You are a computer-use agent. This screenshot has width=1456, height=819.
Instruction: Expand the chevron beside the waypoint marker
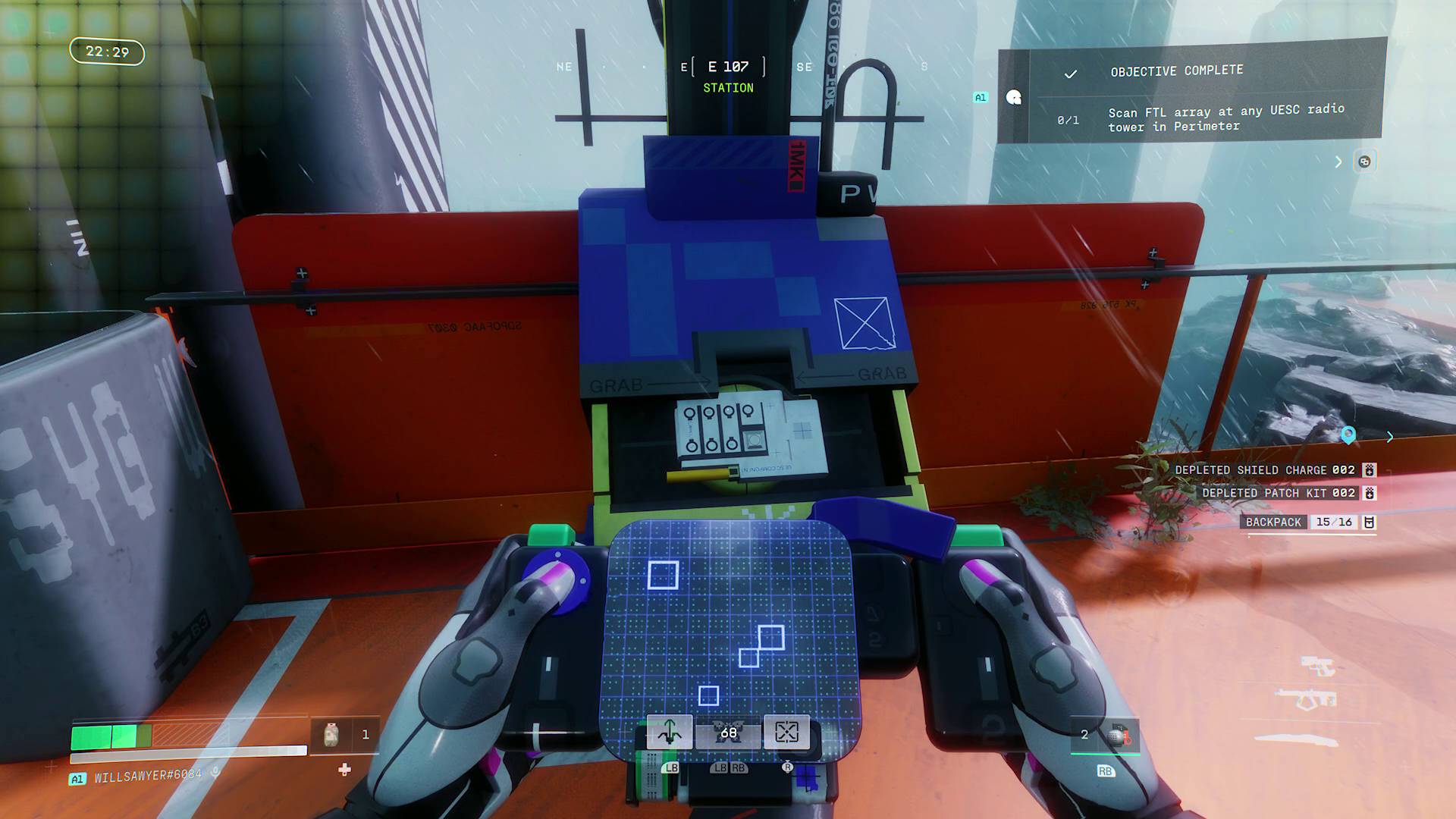[1391, 438]
